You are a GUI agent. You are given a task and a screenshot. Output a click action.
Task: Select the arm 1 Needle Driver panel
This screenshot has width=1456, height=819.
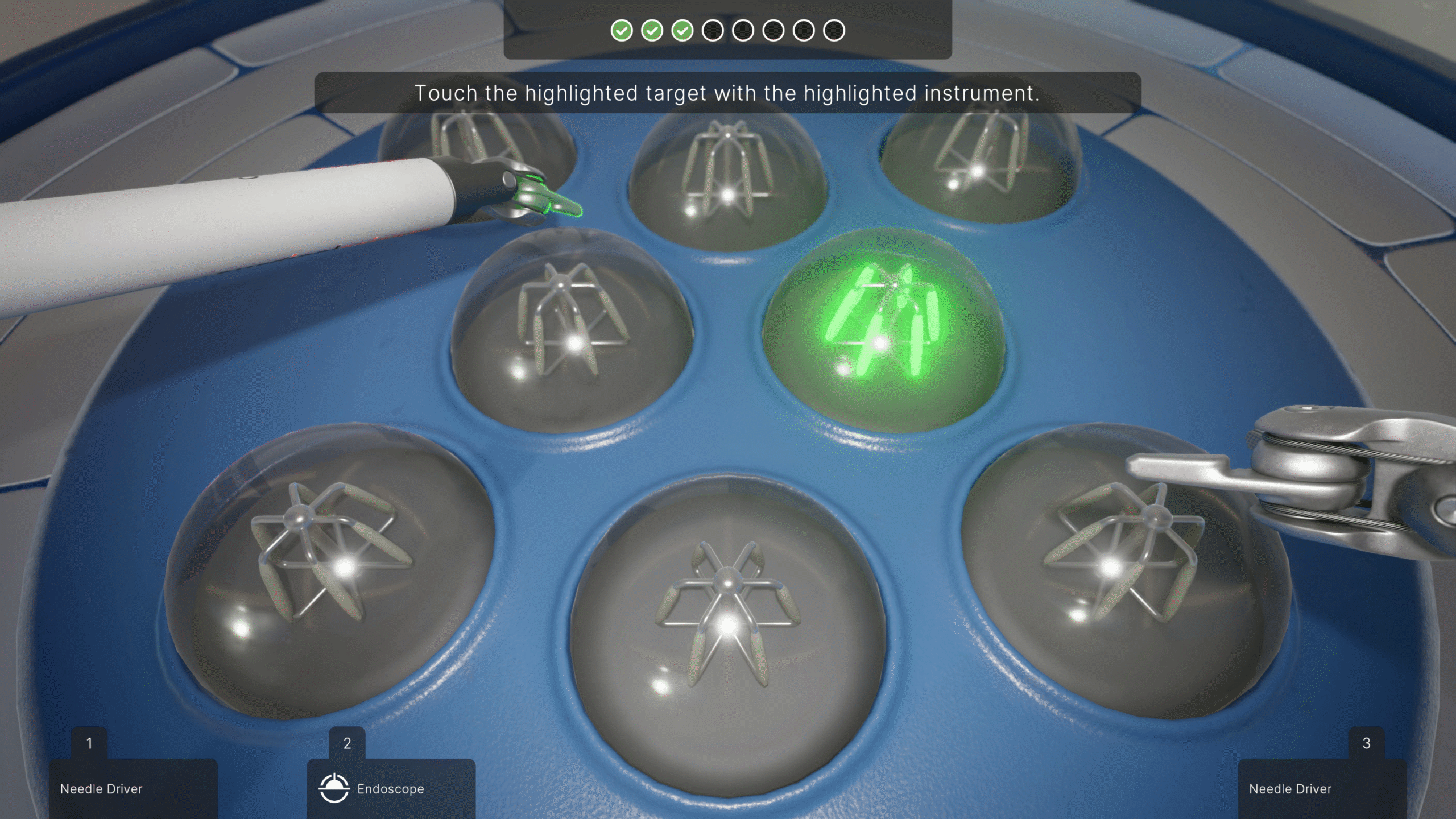[x=133, y=788]
